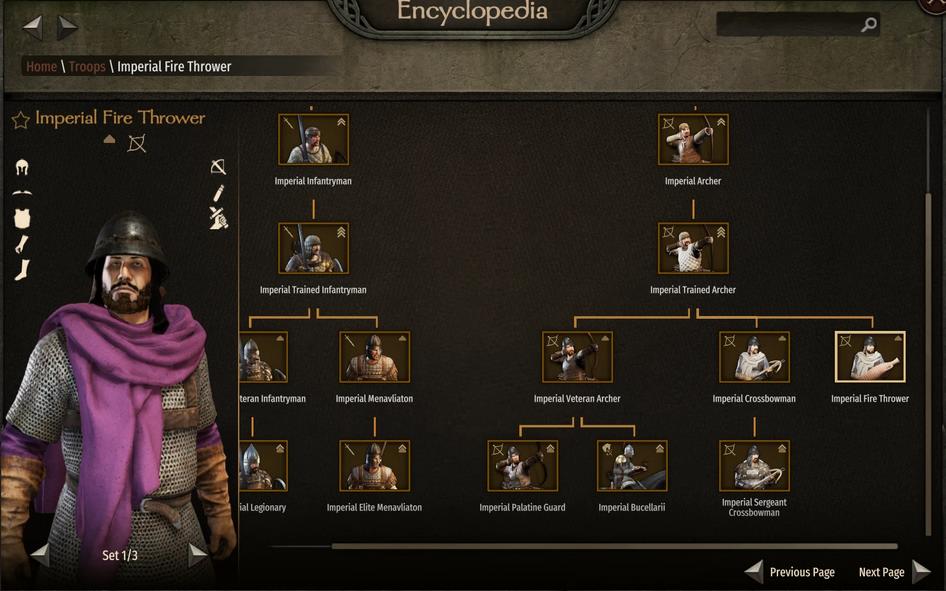
Task: Select the Imperial Infantryman troop
Action: 313,139
